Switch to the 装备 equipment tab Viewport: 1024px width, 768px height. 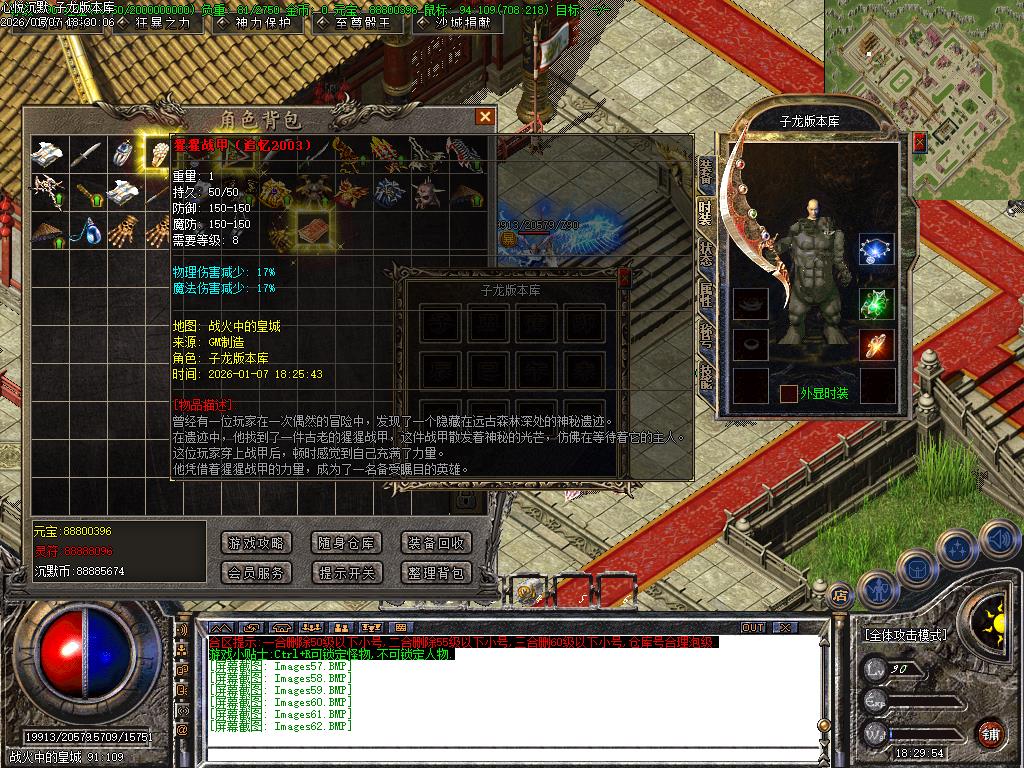click(706, 174)
